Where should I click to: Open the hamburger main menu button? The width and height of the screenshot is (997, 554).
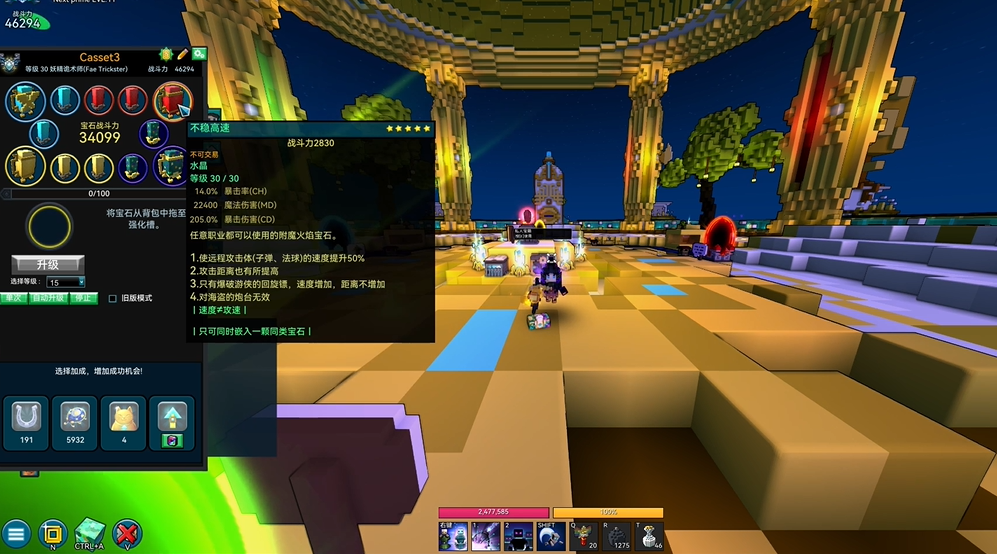coord(15,534)
